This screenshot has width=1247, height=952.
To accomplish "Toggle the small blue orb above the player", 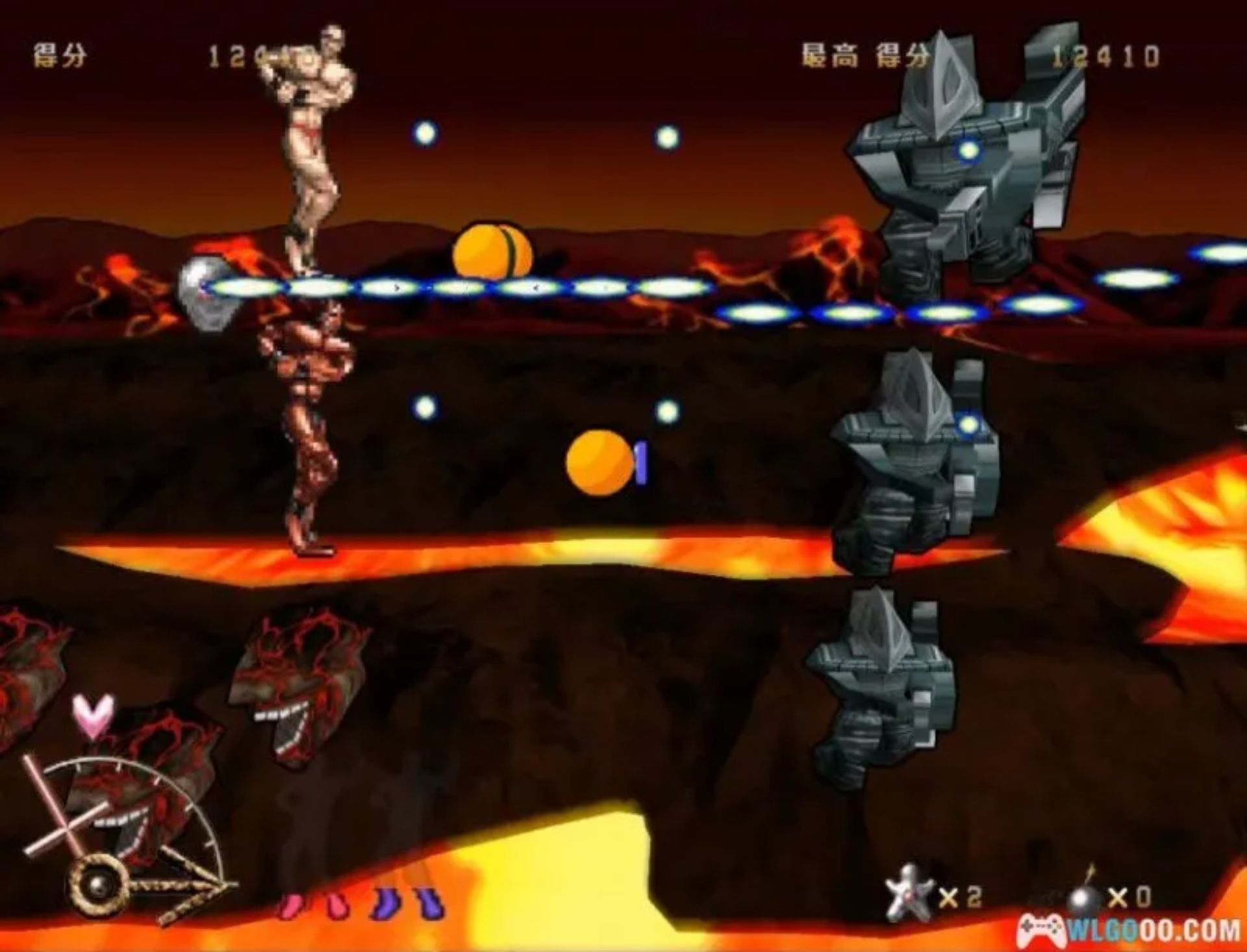I will 425,133.
